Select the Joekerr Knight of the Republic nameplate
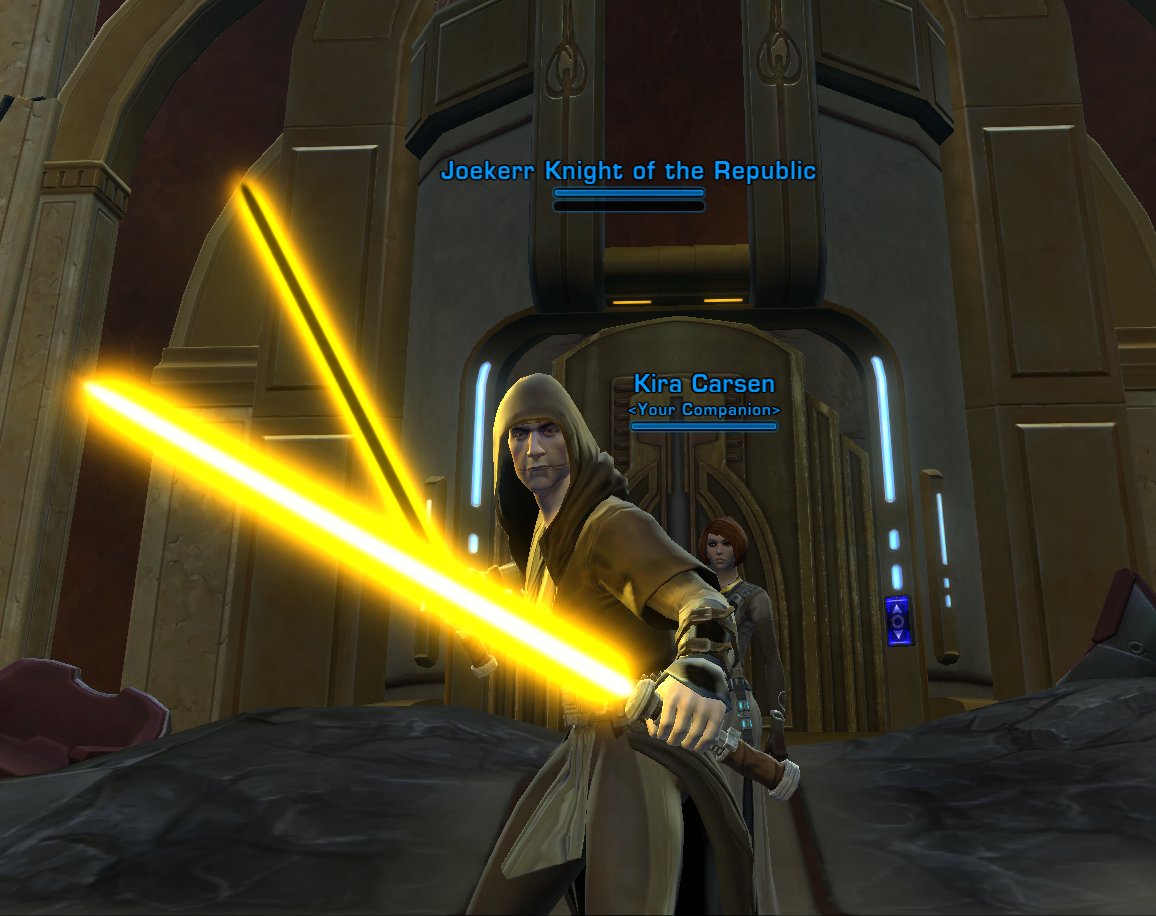The height and width of the screenshot is (916, 1156). [628, 172]
